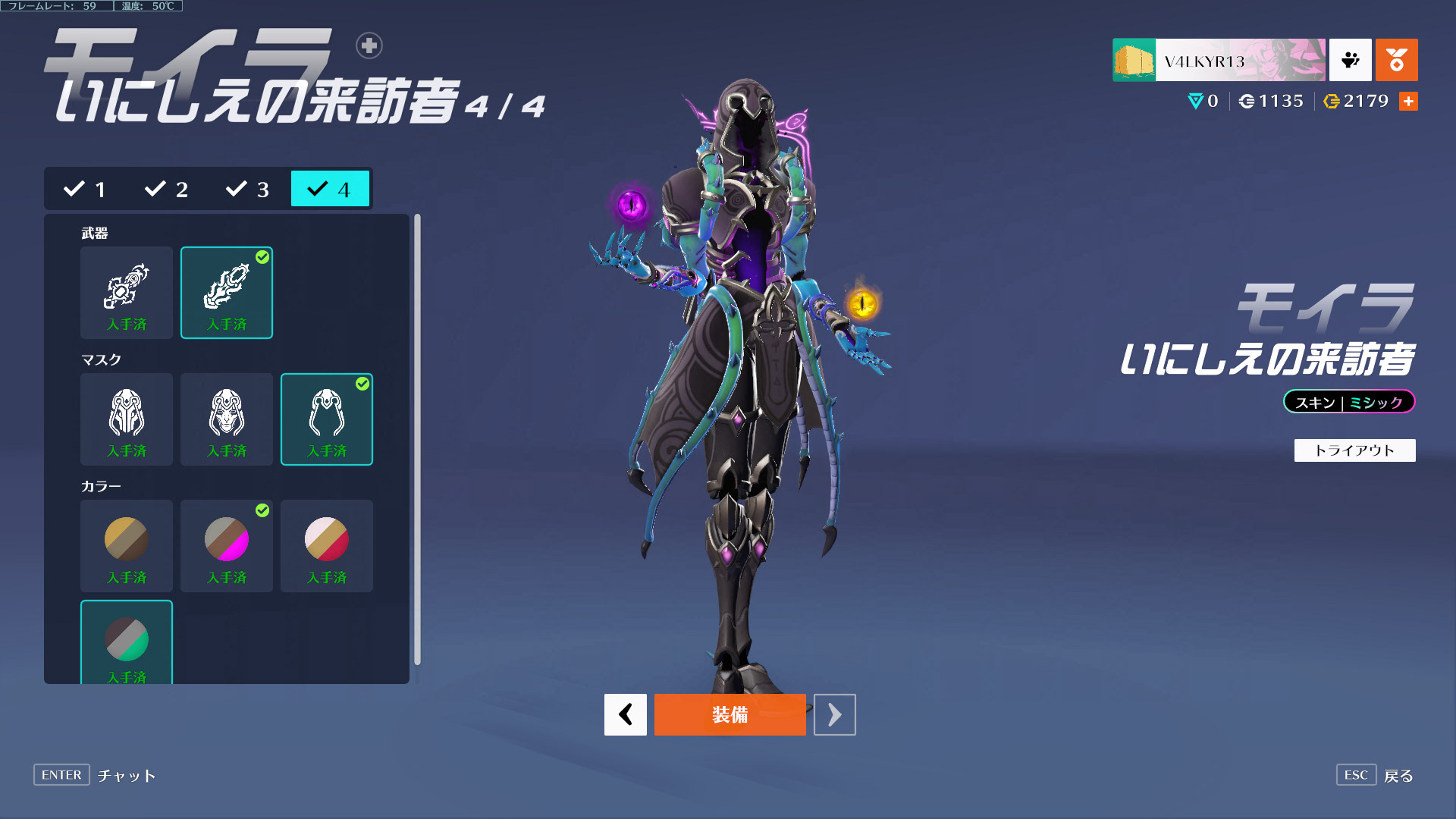
Task: Open the トライアウト tryout button
Action: pyautogui.click(x=1354, y=450)
